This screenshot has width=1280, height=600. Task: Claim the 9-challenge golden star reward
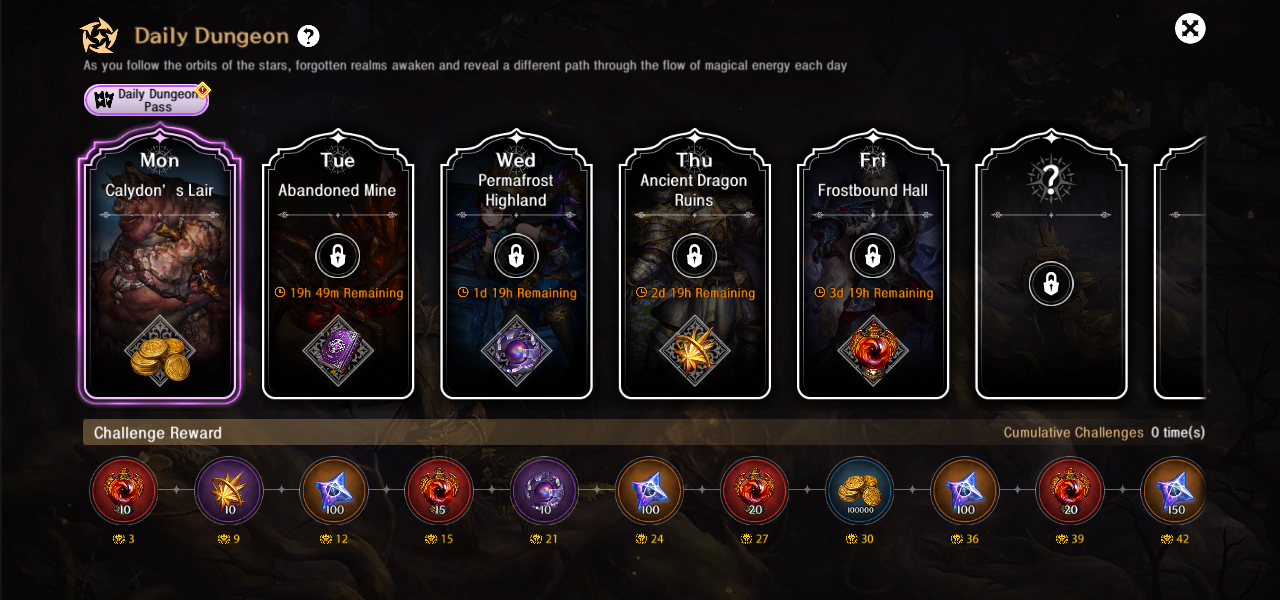click(x=229, y=491)
